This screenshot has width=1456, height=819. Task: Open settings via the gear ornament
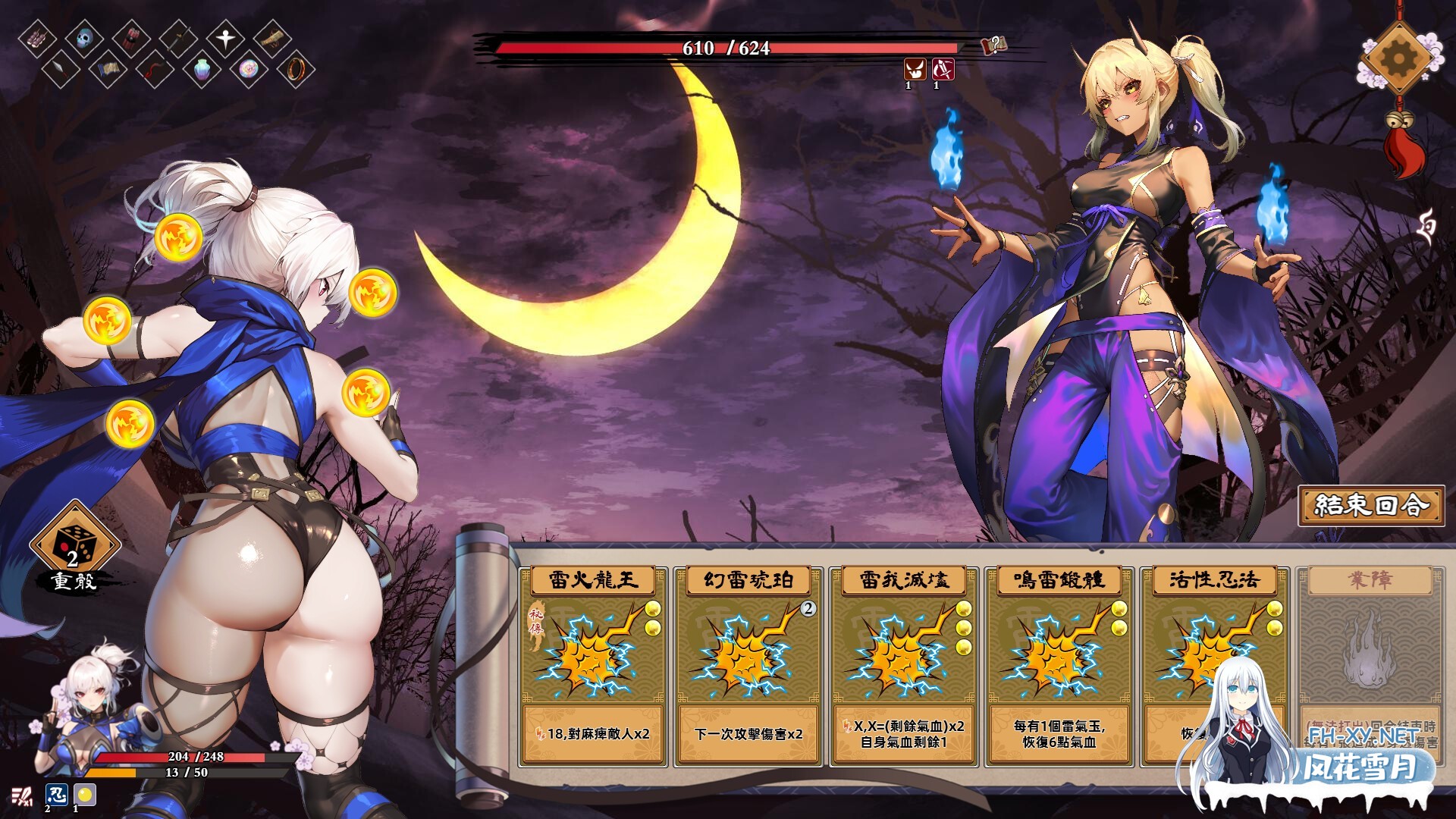(x=1397, y=58)
